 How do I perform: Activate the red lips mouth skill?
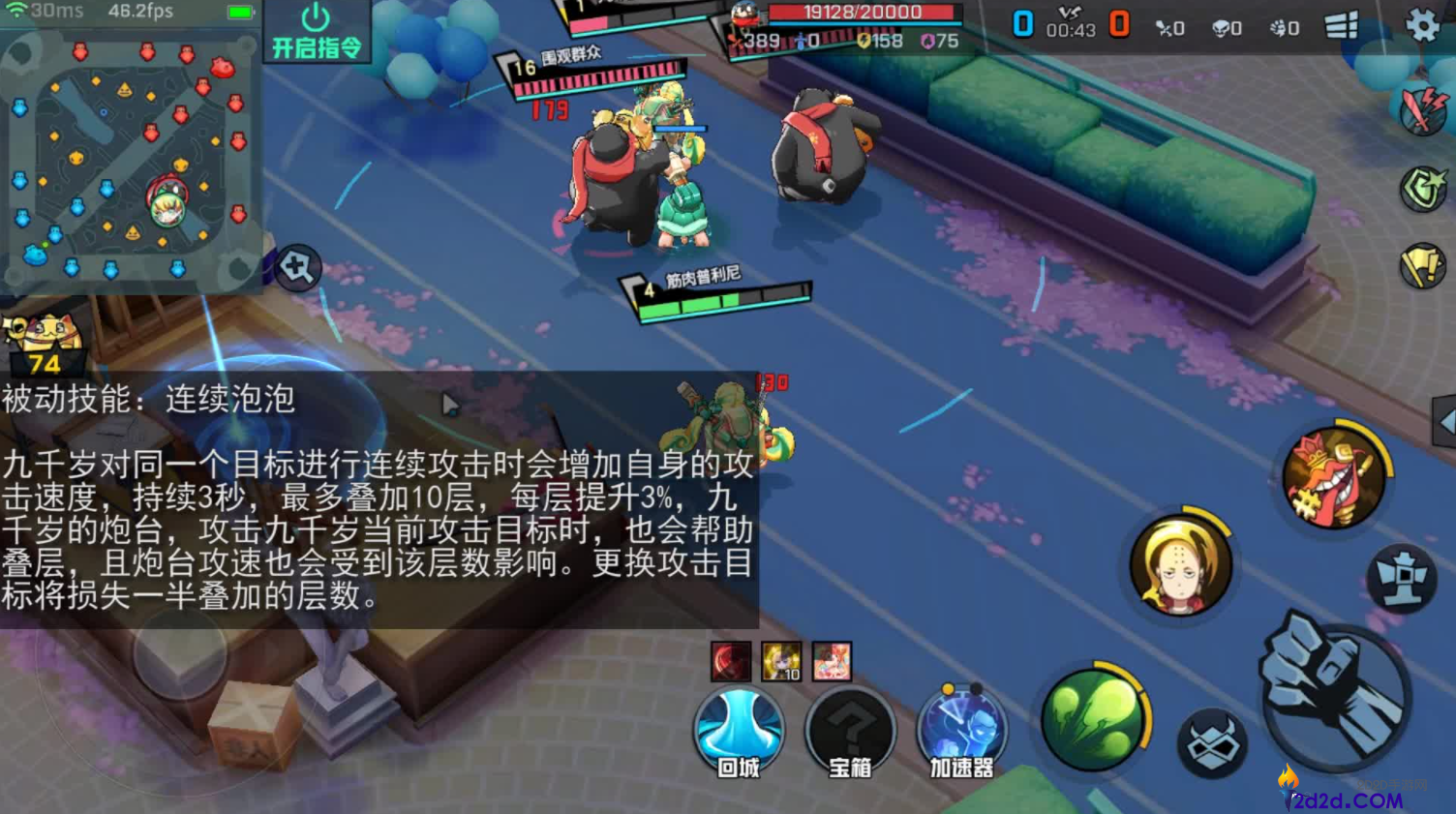1336,474
